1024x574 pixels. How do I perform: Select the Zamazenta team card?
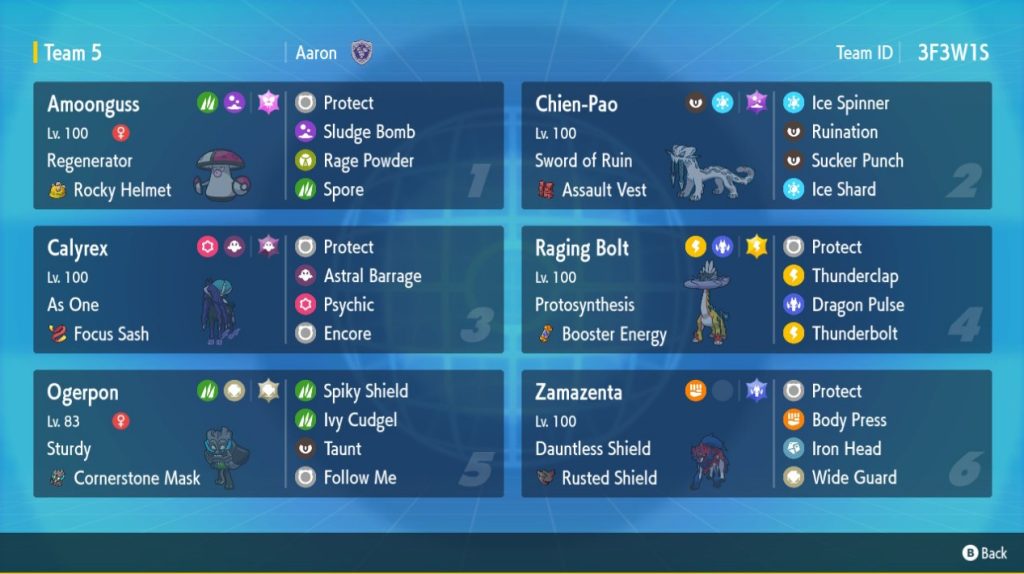(x=756, y=434)
